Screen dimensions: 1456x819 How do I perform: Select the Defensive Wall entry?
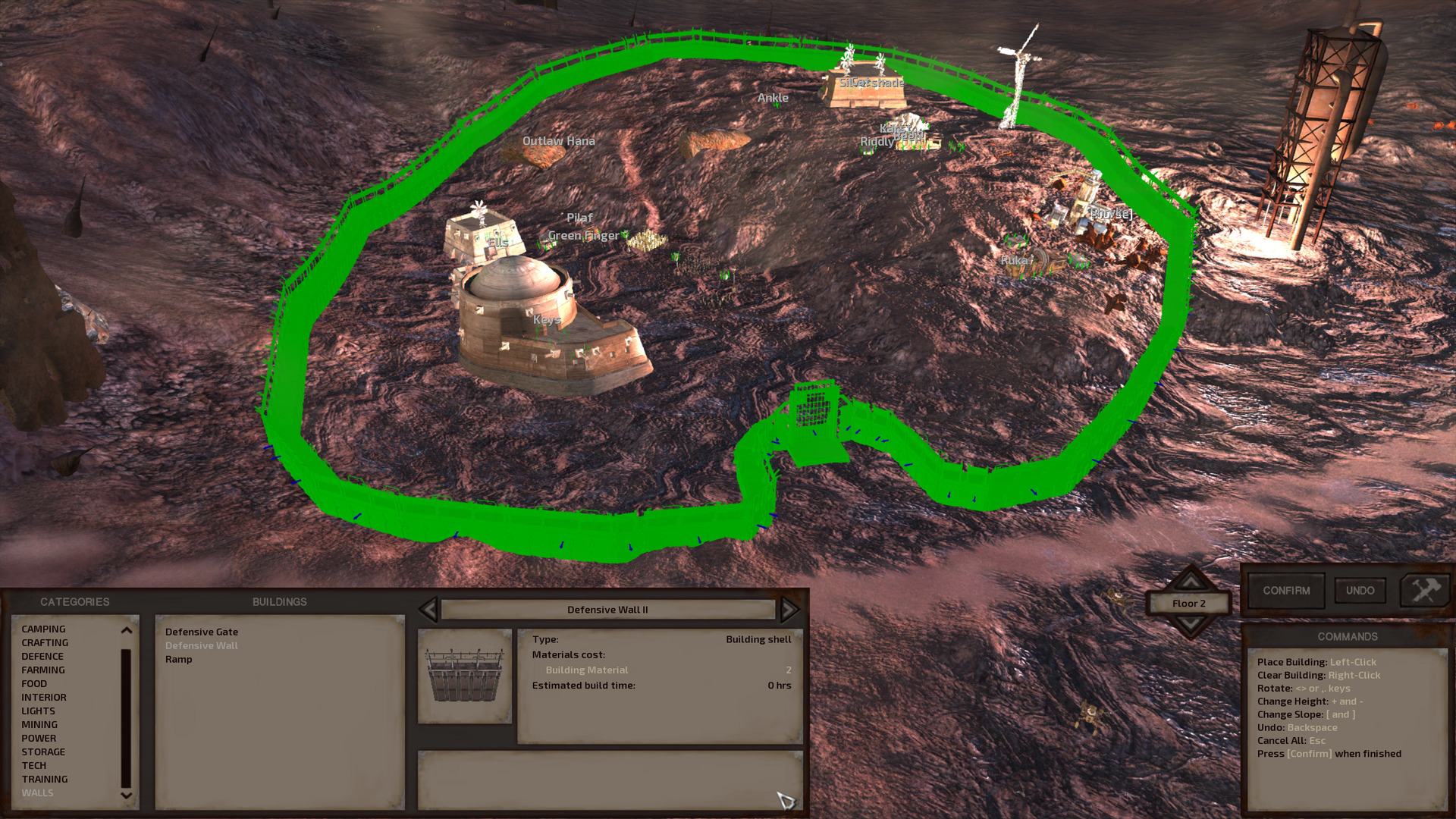pos(201,645)
